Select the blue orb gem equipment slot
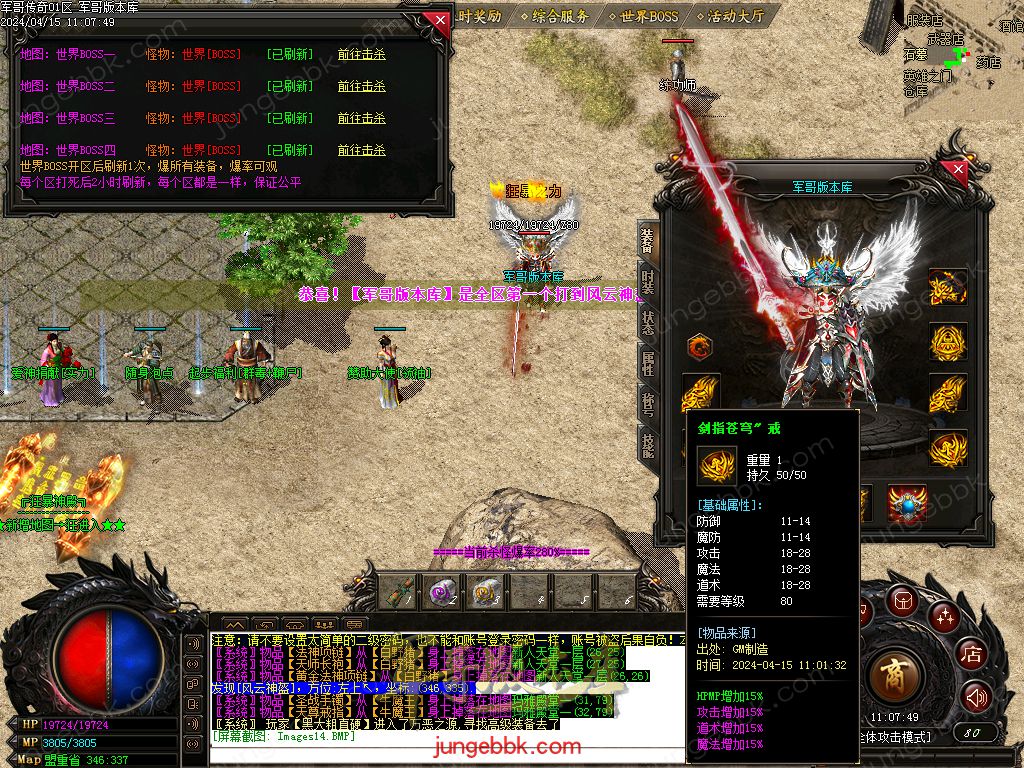Image resolution: width=1024 pixels, height=768 pixels. (x=907, y=503)
